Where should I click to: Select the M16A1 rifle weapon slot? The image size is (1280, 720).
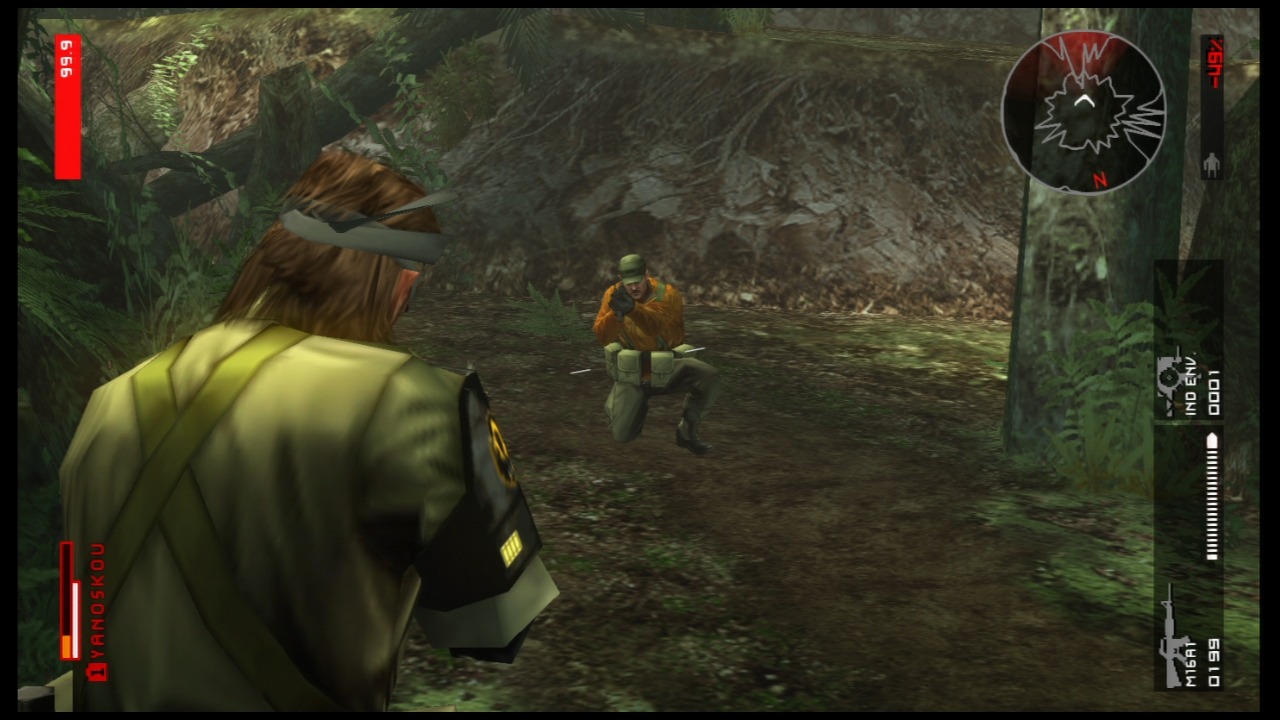coord(1188,638)
